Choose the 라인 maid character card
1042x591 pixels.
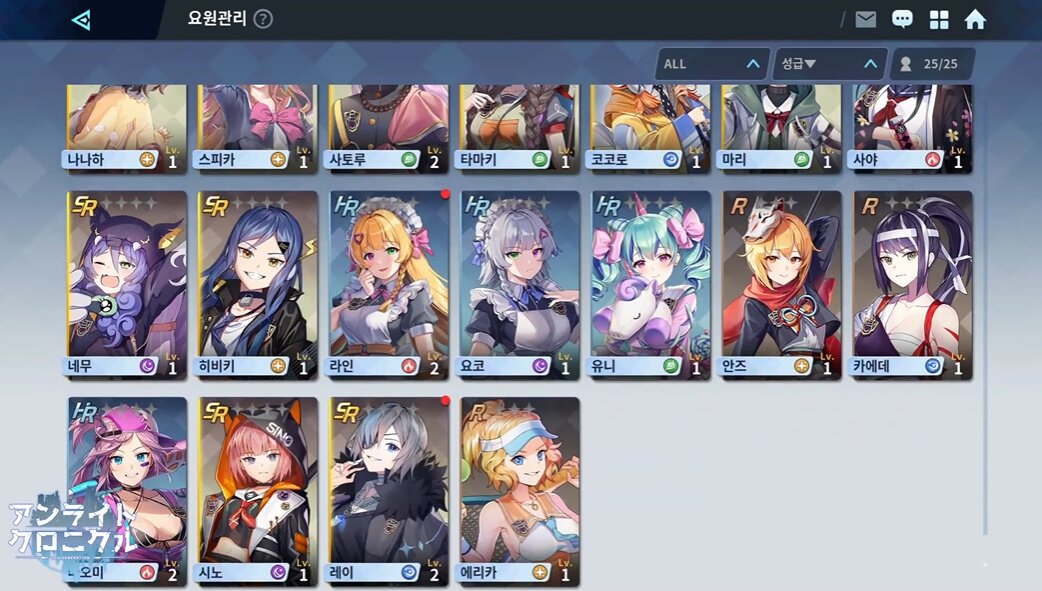pyautogui.click(x=389, y=281)
